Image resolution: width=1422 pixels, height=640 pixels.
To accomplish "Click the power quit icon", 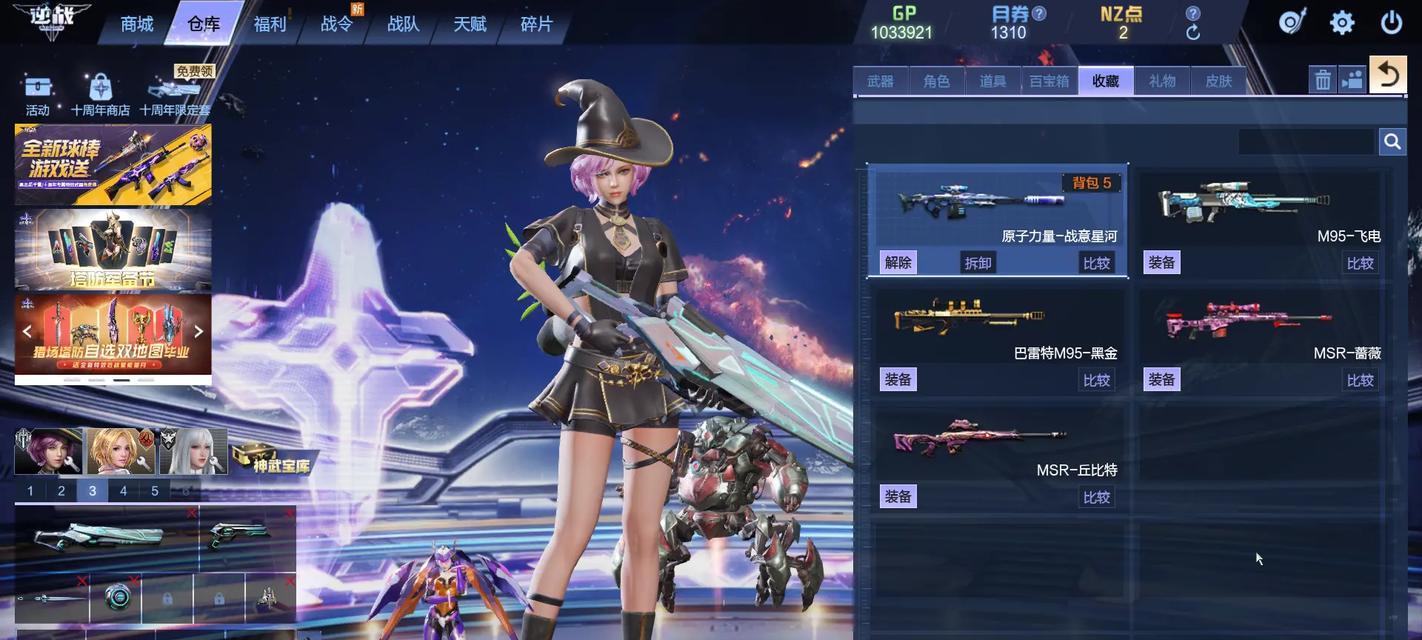I will coord(1391,23).
